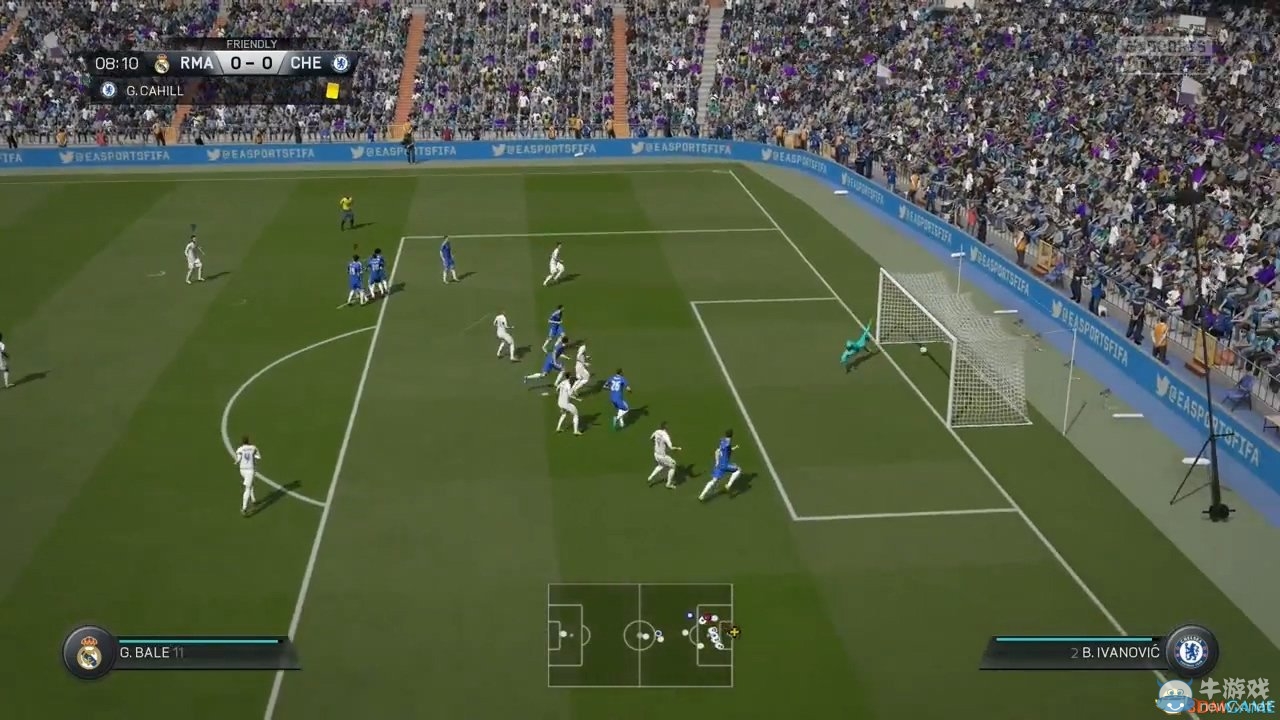Click the FRIENDLY match type label
The image size is (1280, 720).
[x=253, y=44]
